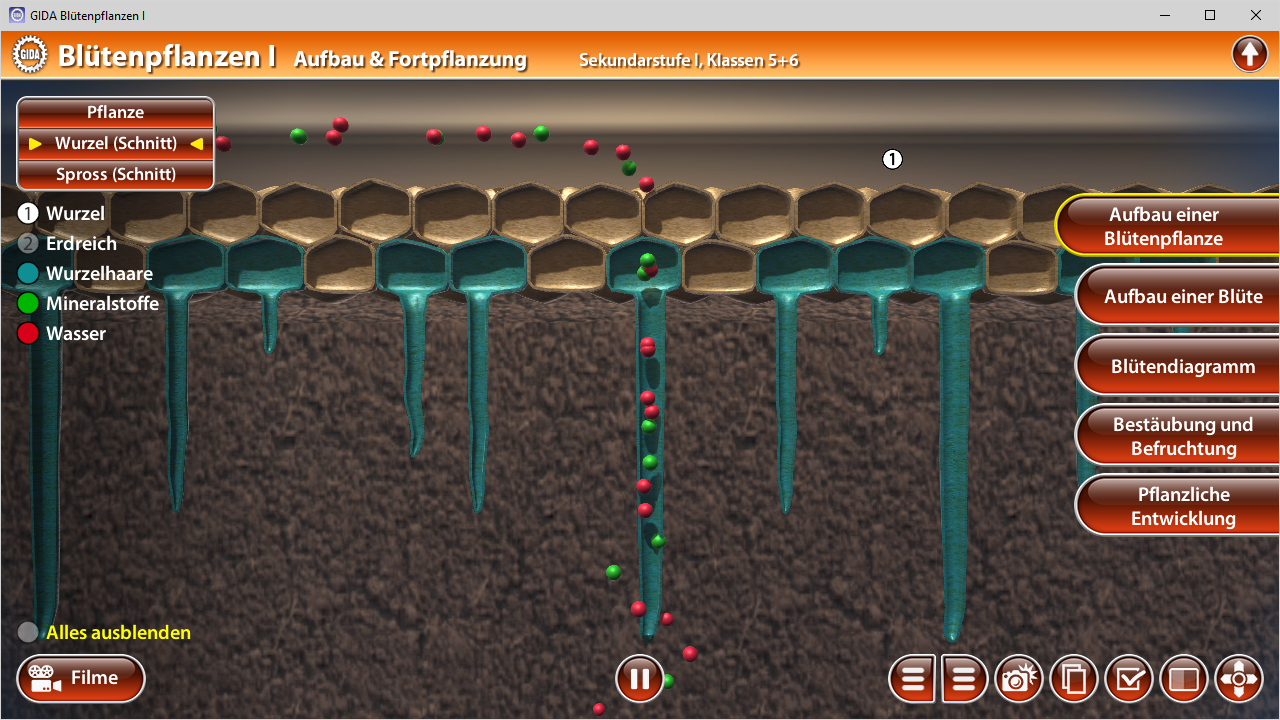Screen dimensions: 1280x720
Task: Select Pflanzliche Entwicklung chapter
Action: pyautogui.click(x=1182, y=507)
